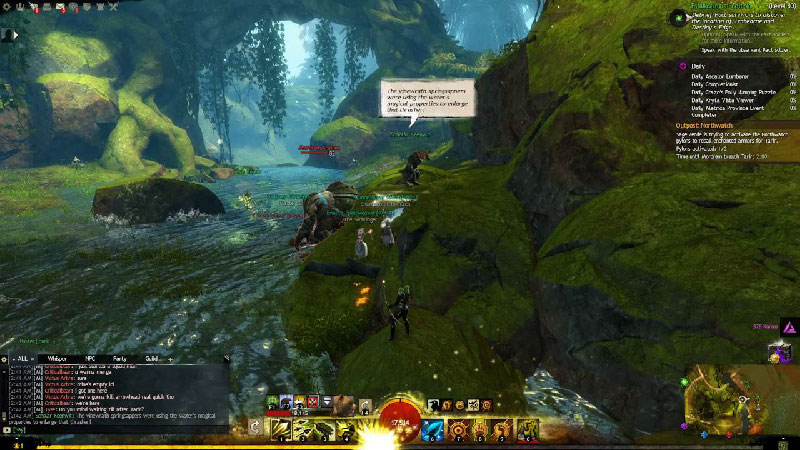
Task: Switch chat to the Guild tab
Action: [x=151, y=357]
